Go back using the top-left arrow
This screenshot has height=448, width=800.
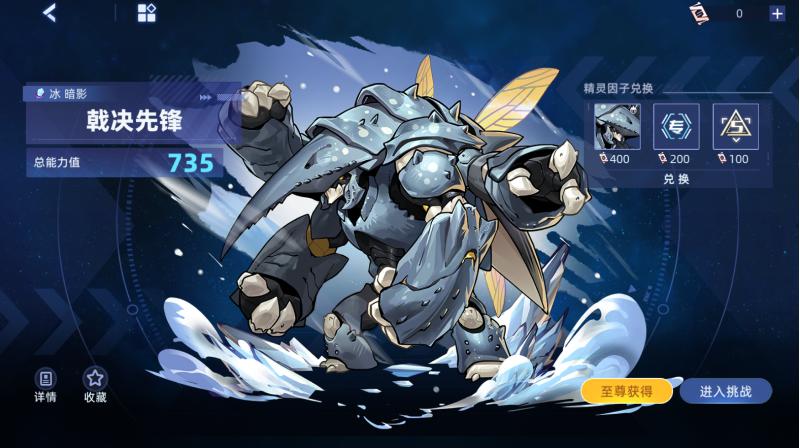pyautogui.click(x=49, y=13)
